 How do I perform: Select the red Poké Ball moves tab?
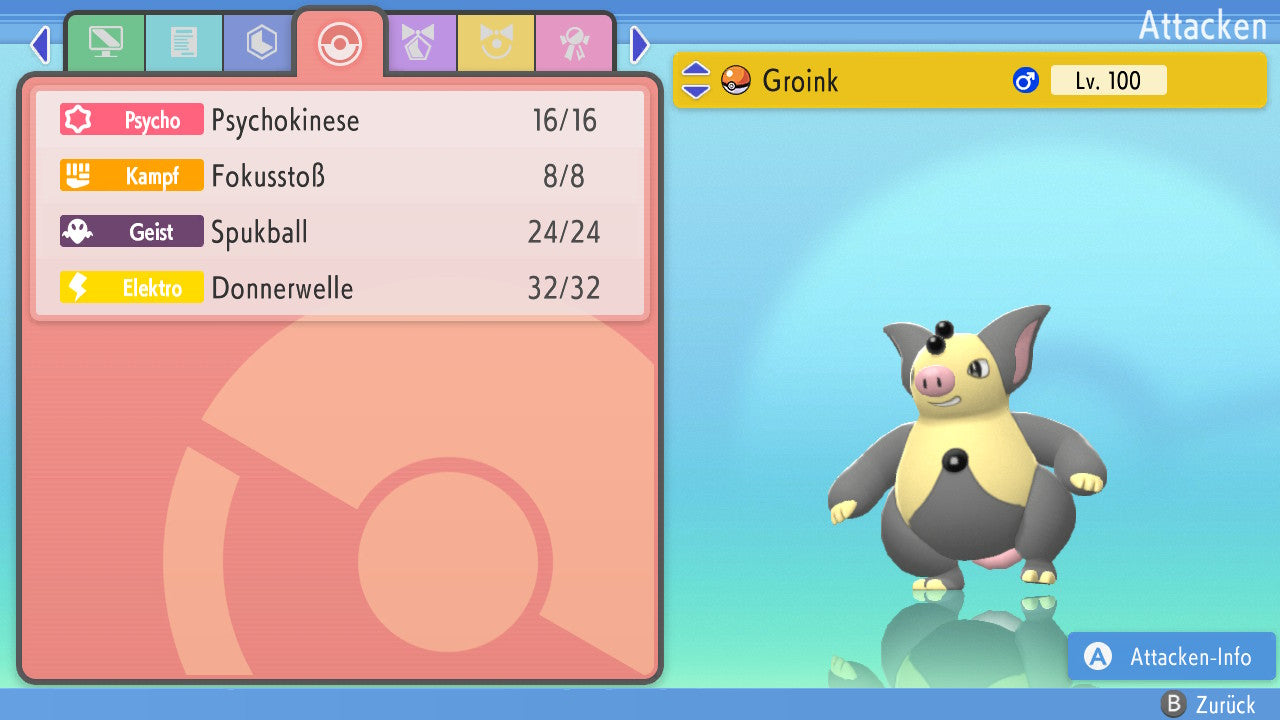pos(340,43)
